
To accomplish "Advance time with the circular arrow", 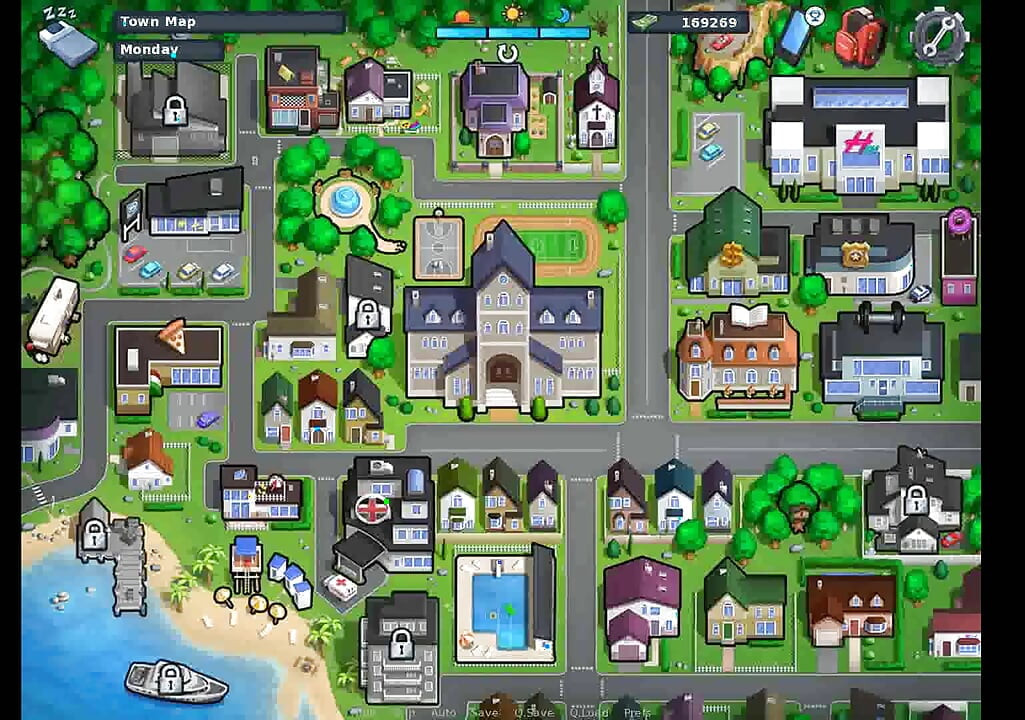I will [x=508, y=52].
